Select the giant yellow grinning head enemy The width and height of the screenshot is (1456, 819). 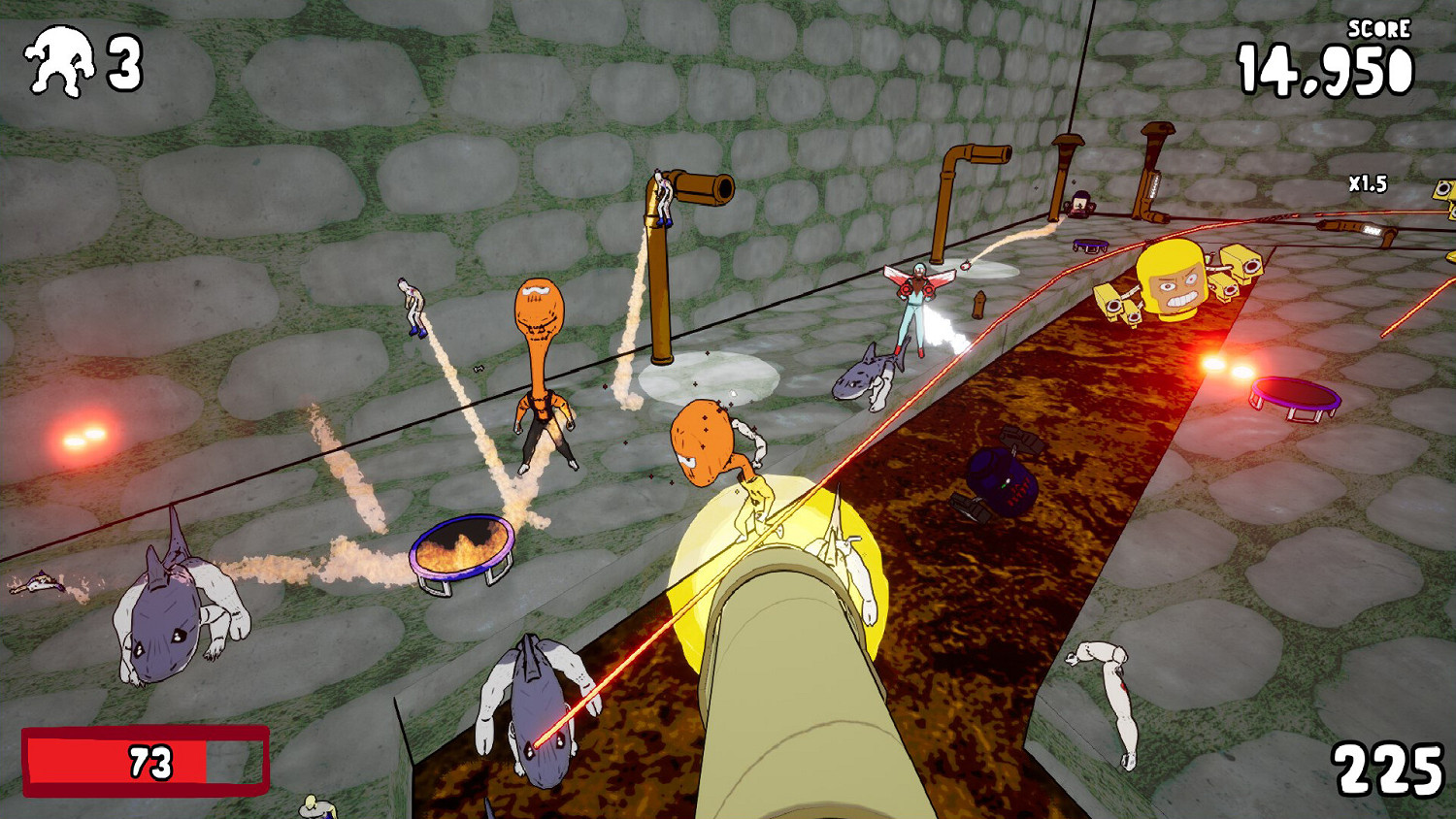pyautogui.click(x=1170, y=281)
